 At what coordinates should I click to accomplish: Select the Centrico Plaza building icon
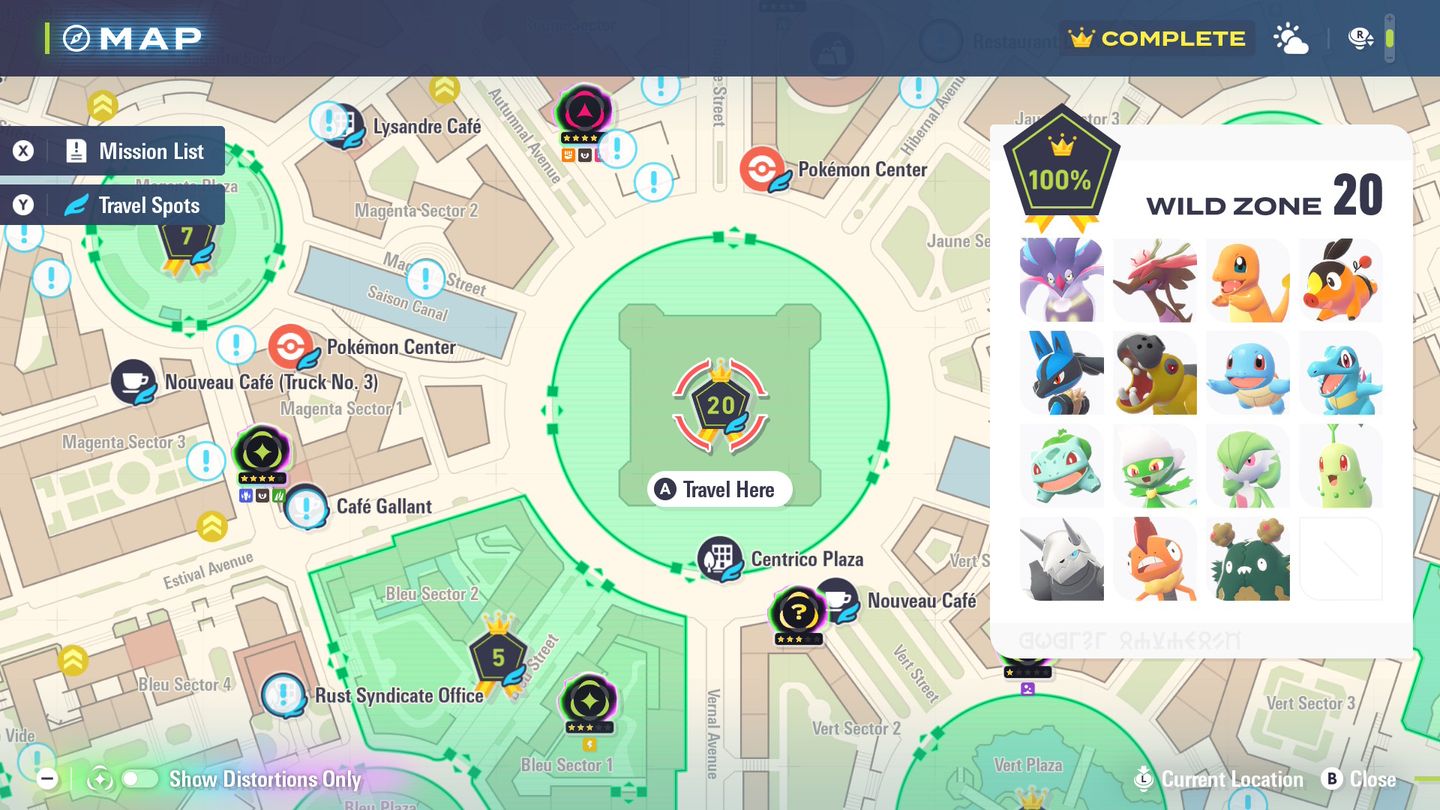720,559
